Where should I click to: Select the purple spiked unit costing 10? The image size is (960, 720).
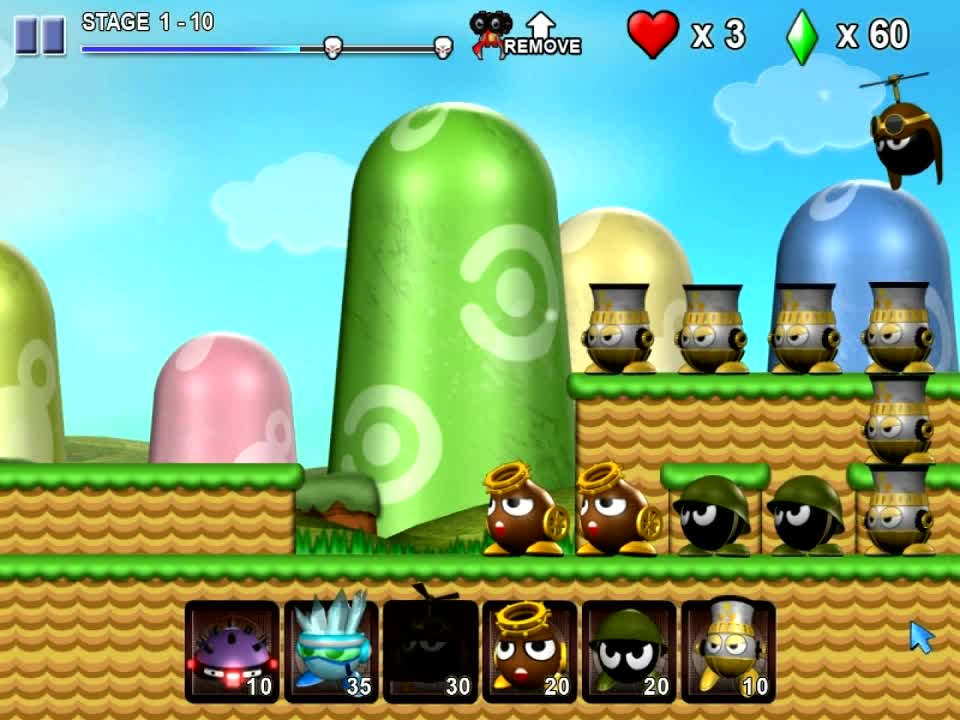point(232,650)
